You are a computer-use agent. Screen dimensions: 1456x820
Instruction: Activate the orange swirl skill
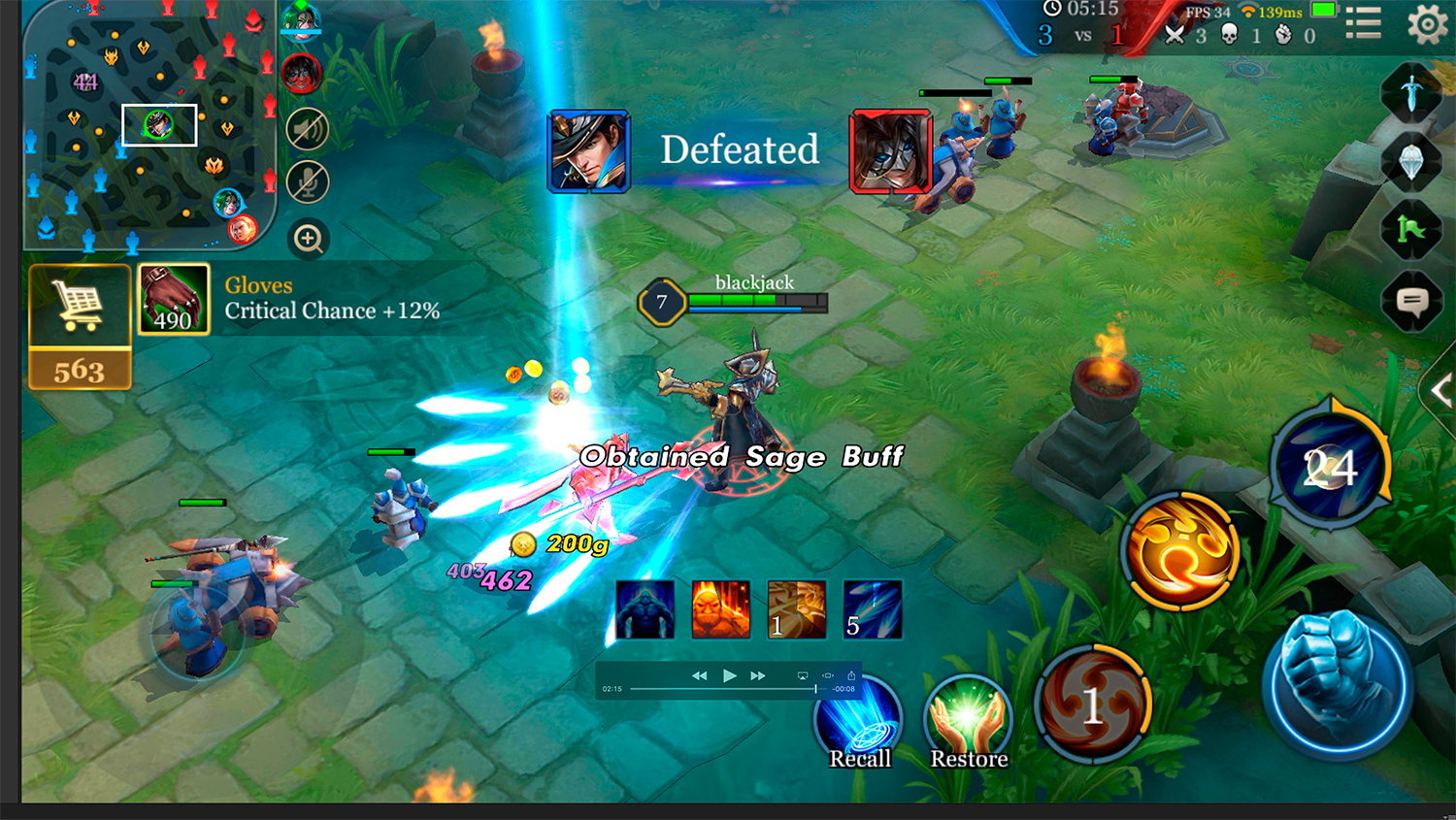(x=1180, y=551)
